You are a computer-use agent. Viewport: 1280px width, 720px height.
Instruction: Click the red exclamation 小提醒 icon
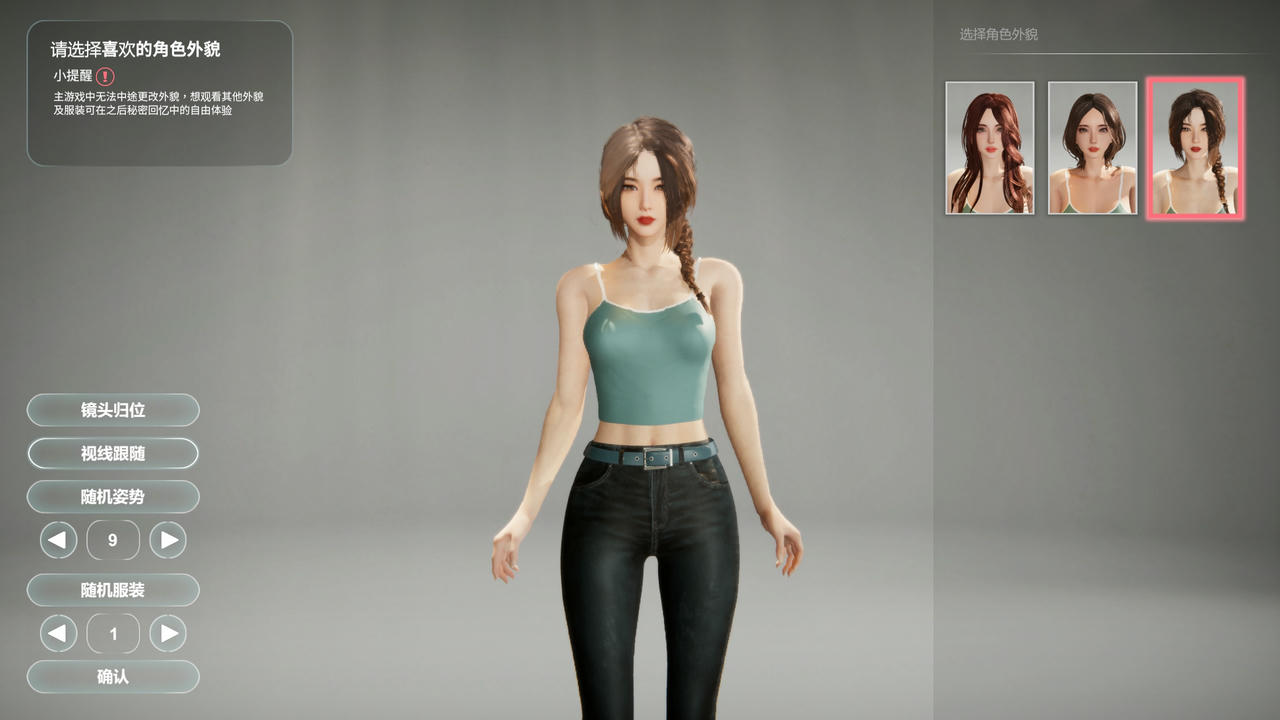(x=105, y=76)
